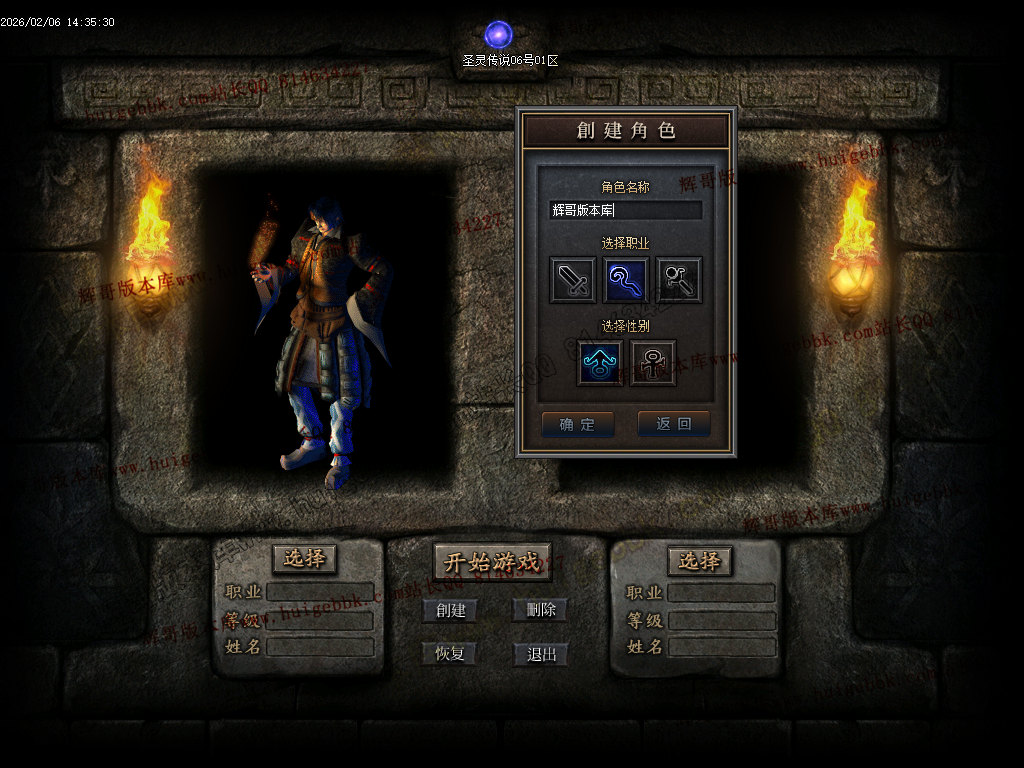This screenshot has width=1024, height=768.
Task: Pick the taoist class icon
Action: click(x=679, y=280)
